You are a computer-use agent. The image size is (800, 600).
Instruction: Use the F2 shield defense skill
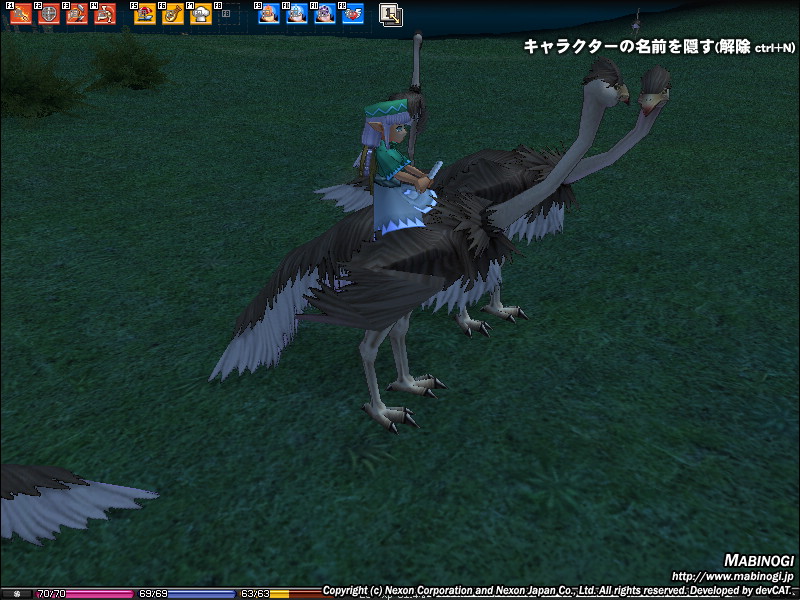(x=49, y=15)
